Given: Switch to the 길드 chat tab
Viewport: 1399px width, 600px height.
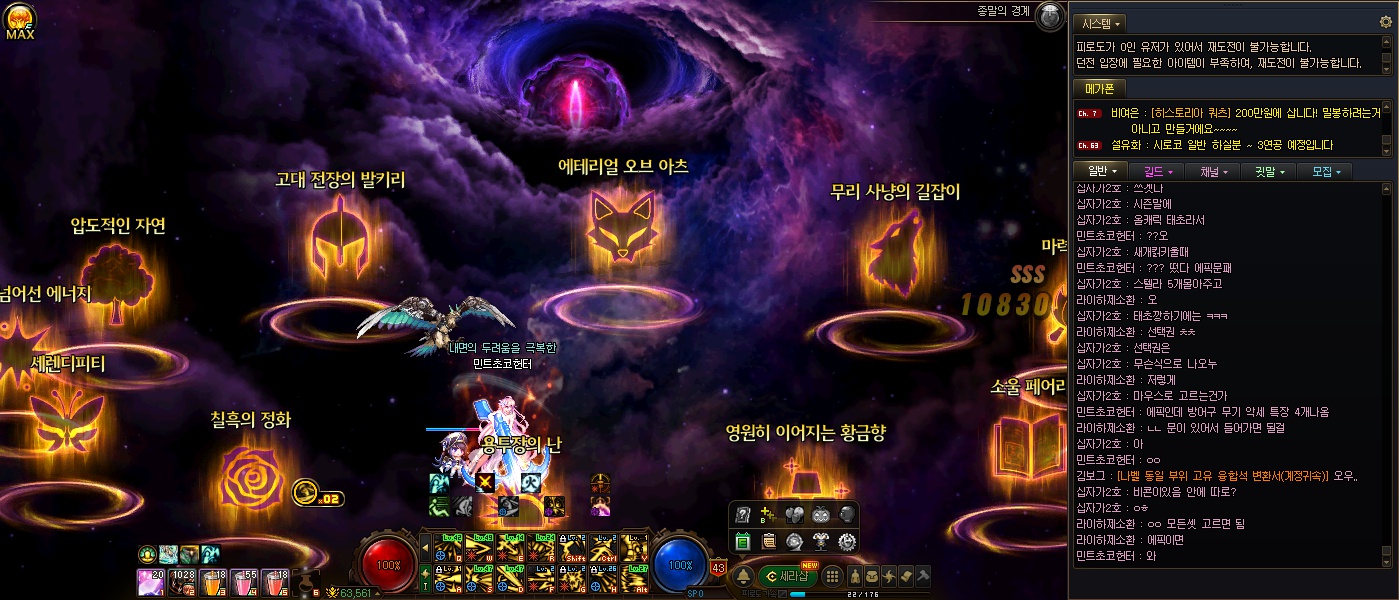Looking at the screenshot, I should (1156, 171).
